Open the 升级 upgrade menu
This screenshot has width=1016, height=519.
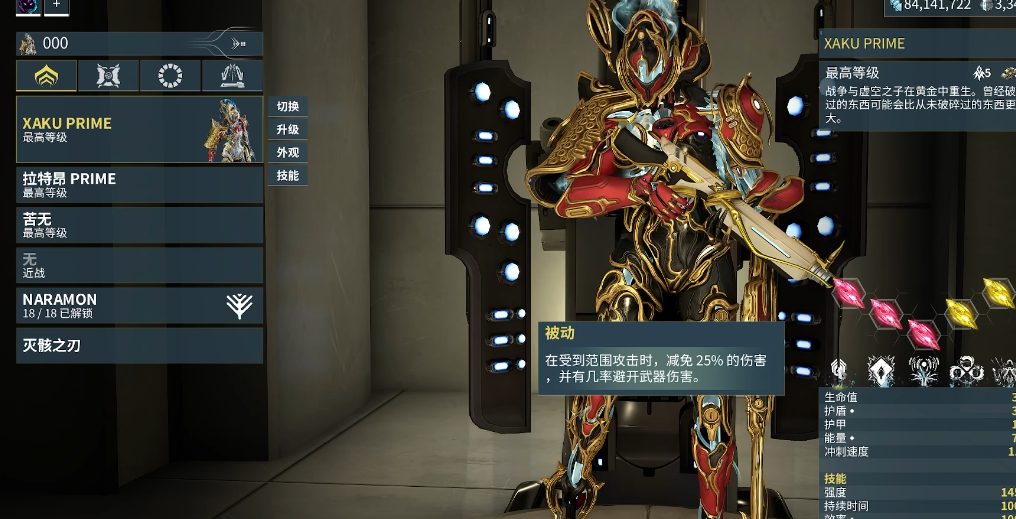tap(288, 130)
